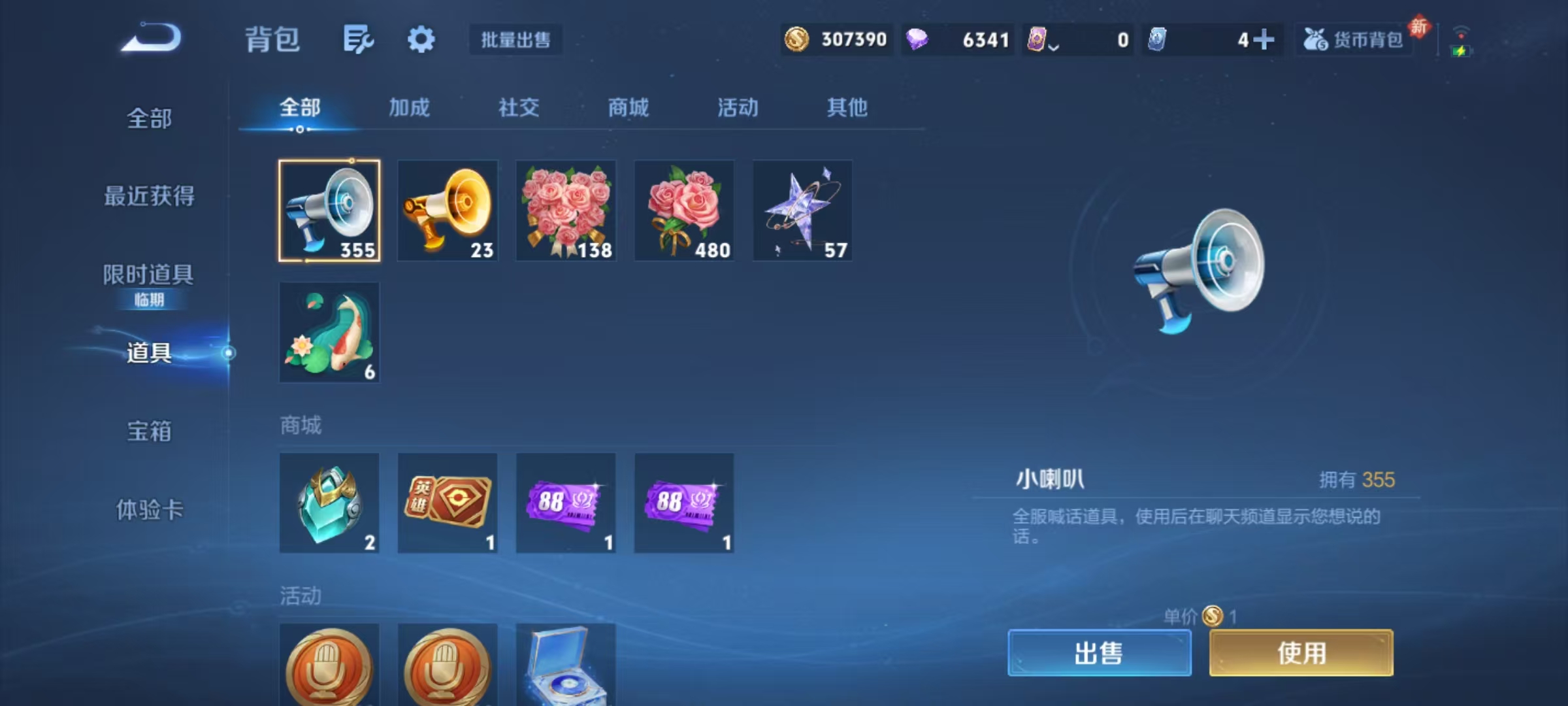Click the 出售 sell button
The image size is (1568, 706).
coord(1099,653)
